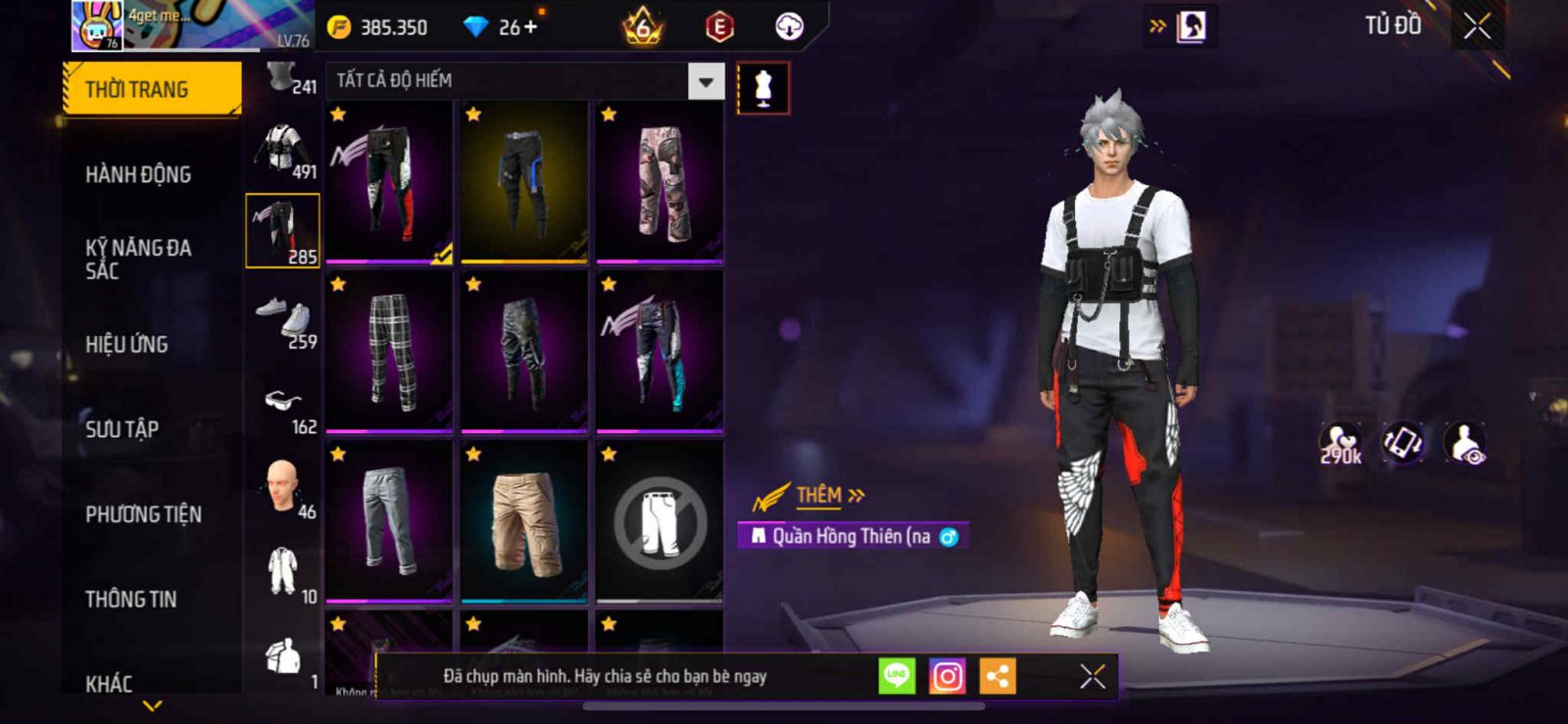Open the Thời Trang tab
Image resolution: width=1568 pixels, height=724 pixels.
[x=151, y=89]
